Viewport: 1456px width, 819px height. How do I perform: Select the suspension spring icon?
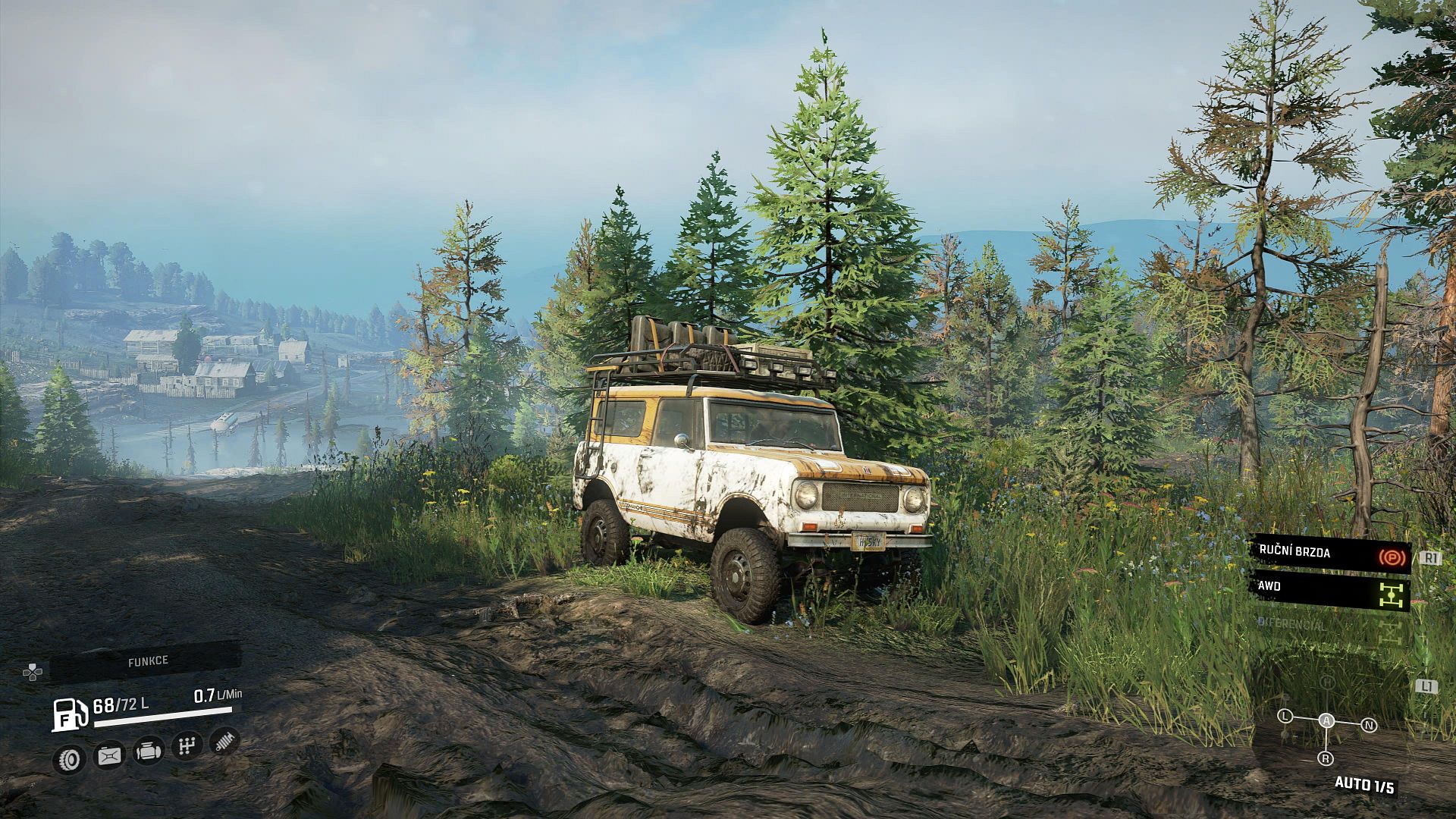(x=224, y=741)
